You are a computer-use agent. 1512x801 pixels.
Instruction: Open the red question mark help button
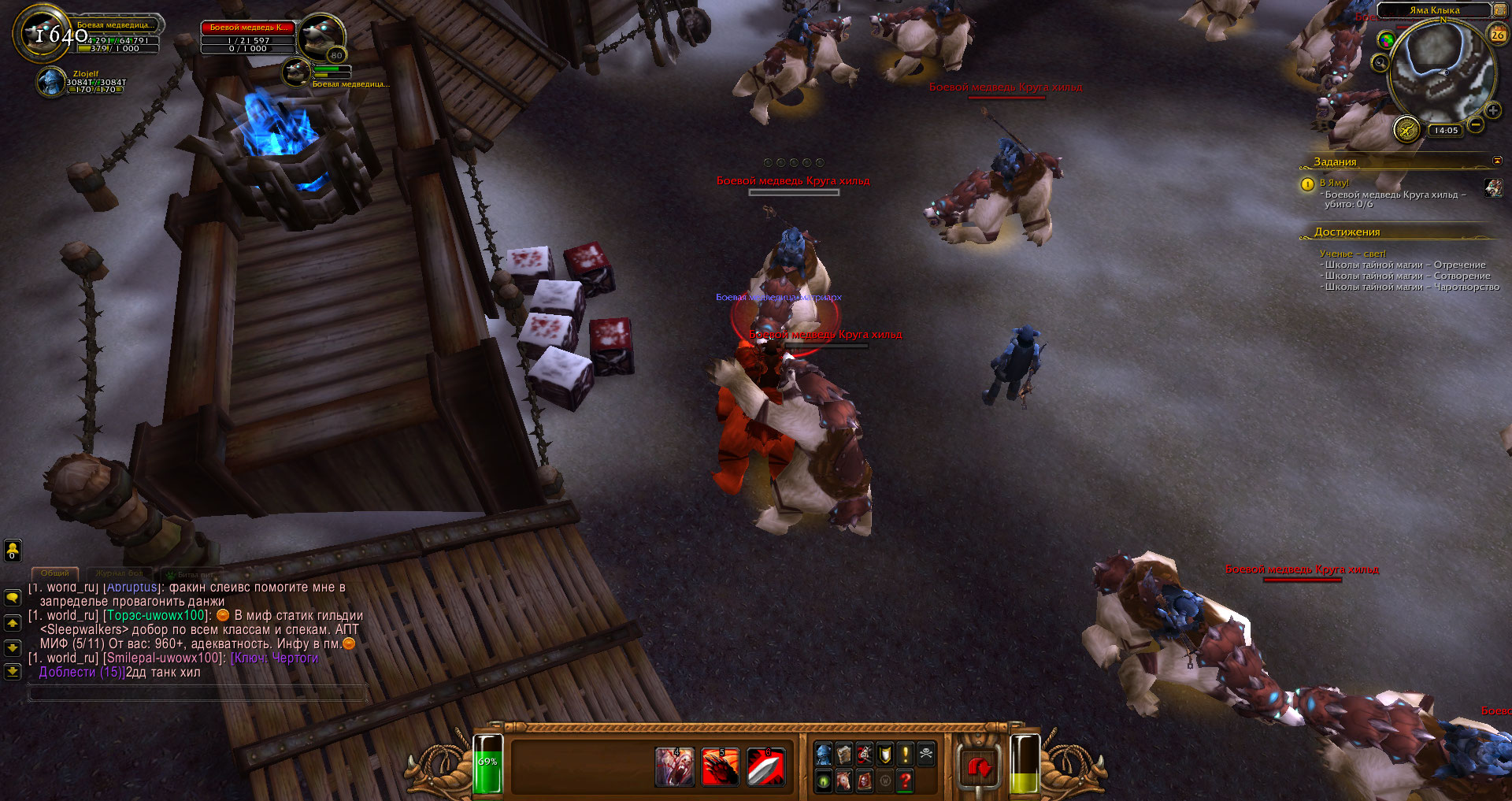pos(906,781)
